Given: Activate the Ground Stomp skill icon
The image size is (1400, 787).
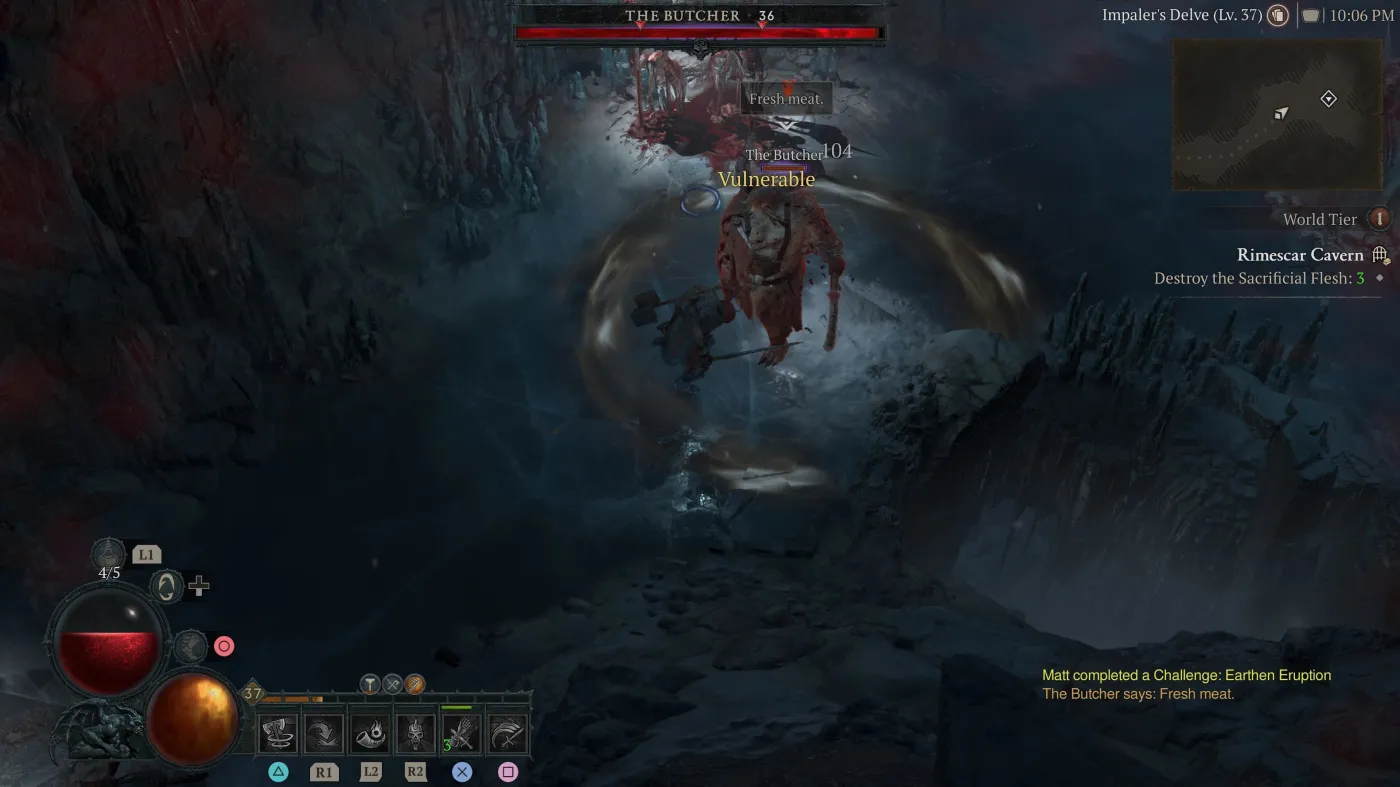Looking at the screenshot, I should point(325,733).
